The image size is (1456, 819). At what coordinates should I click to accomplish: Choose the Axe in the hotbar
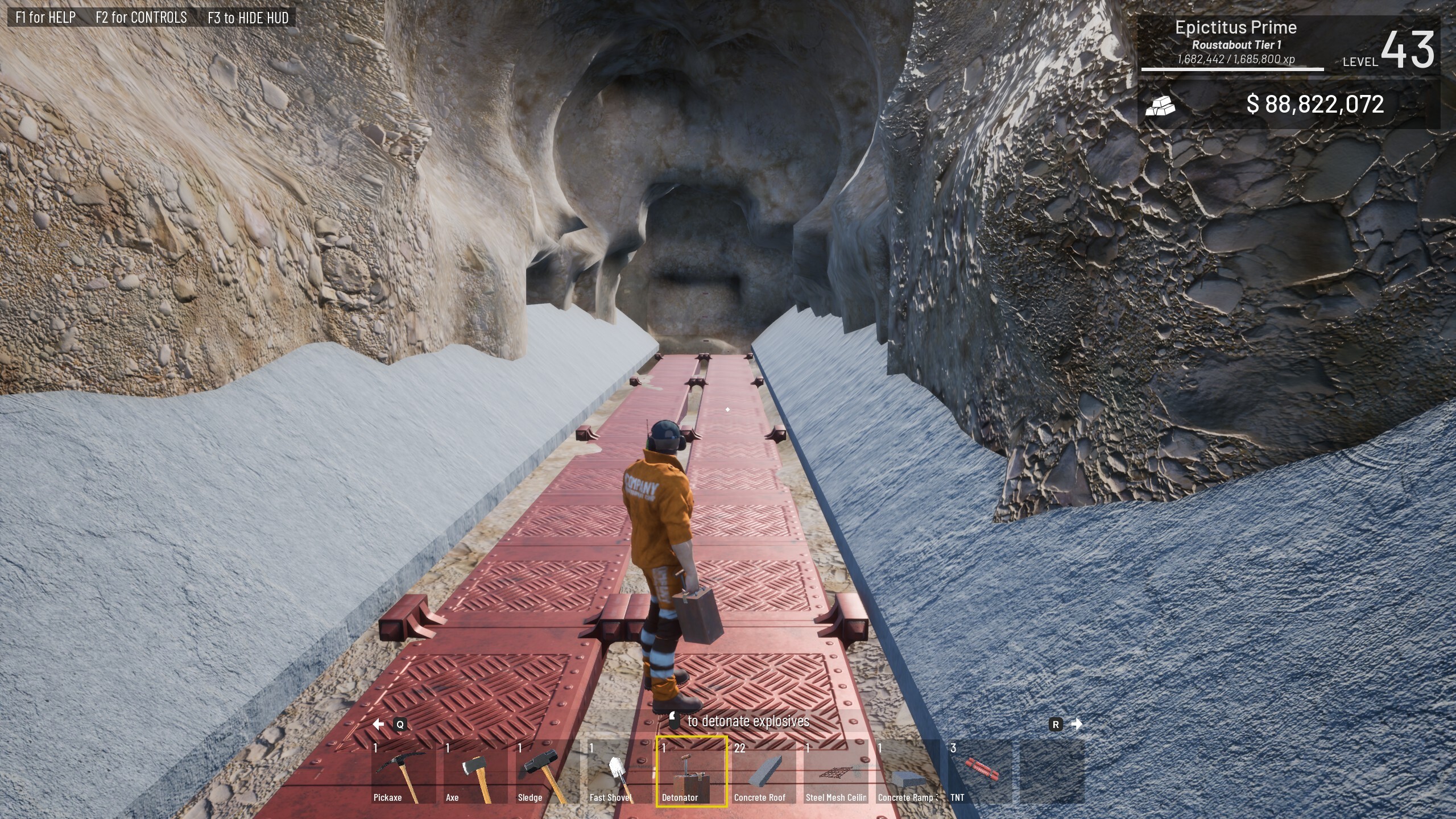coord(475,772)
